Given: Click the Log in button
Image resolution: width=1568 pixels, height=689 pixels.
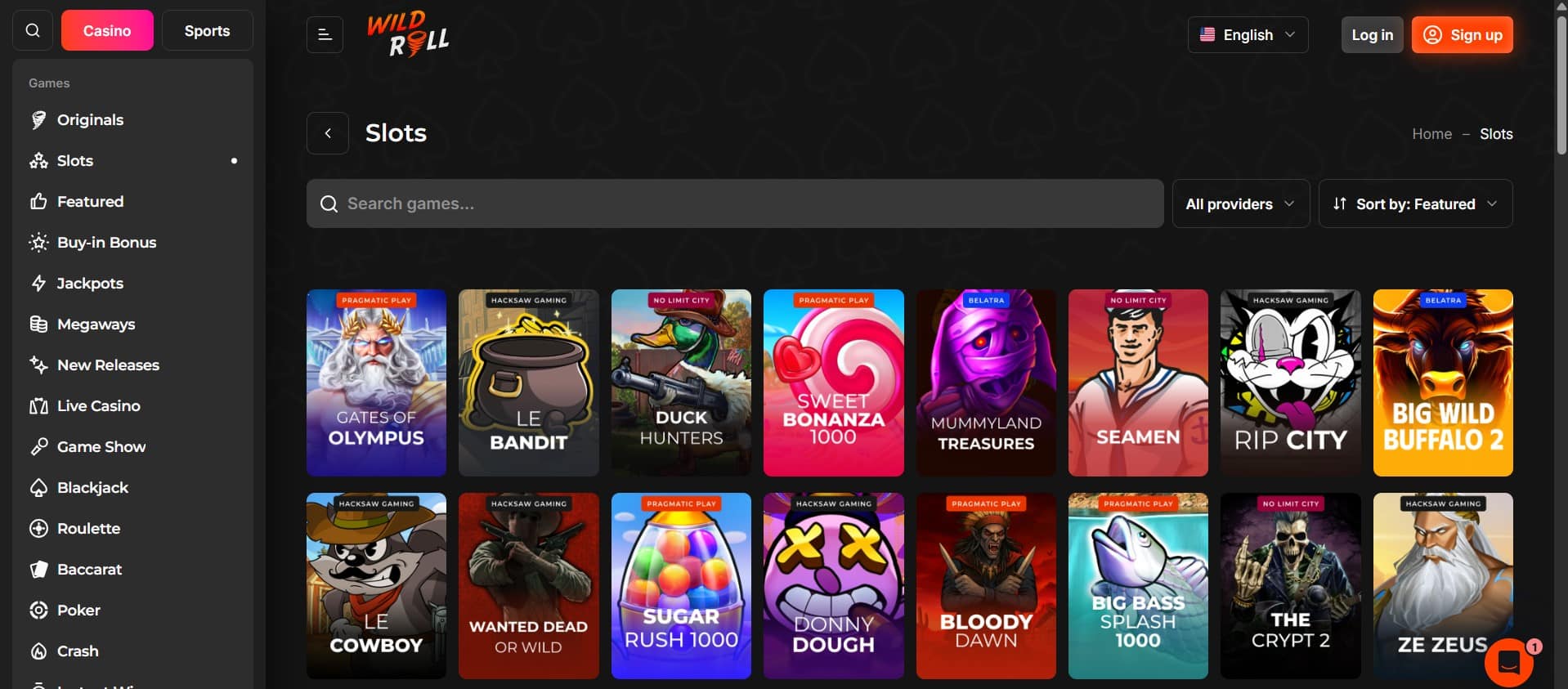Looking at the screenshot, I should tap(1371, 34).
